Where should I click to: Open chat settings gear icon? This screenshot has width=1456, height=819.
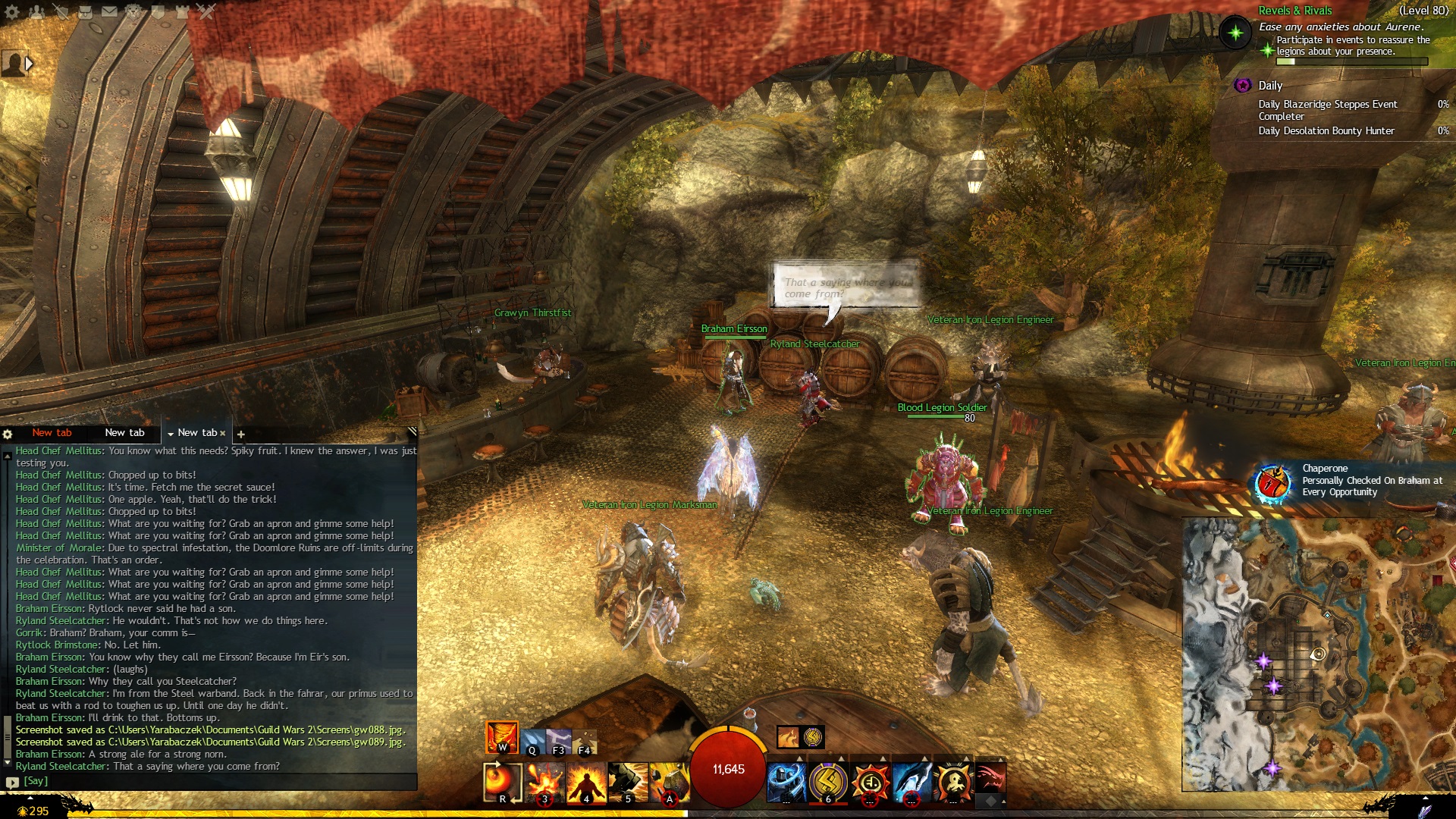click(8, 435)
